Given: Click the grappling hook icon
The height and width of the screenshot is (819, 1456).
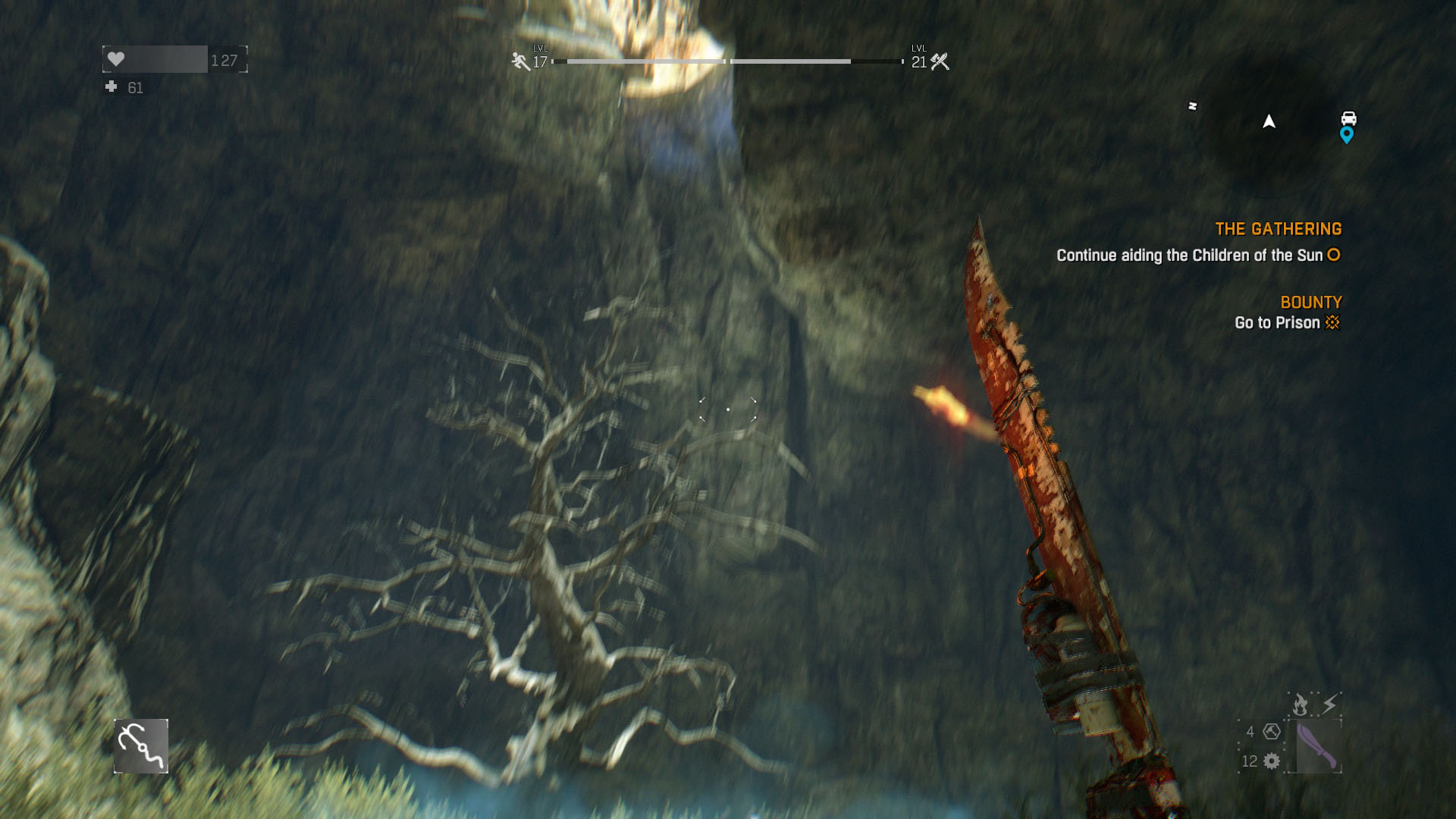Looking at the screenshot, I should pos(141,746).
